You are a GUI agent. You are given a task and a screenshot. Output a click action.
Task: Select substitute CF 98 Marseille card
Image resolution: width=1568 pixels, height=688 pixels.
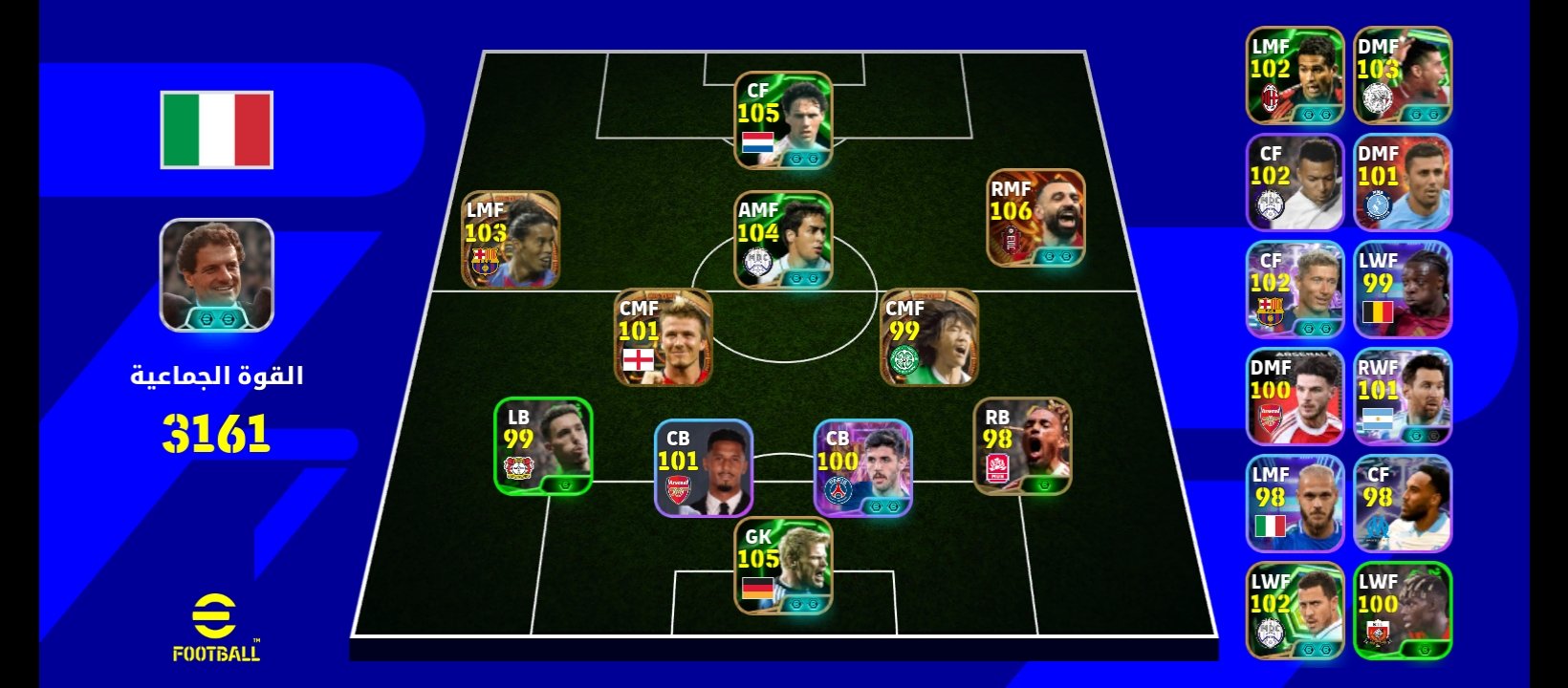1403,504
